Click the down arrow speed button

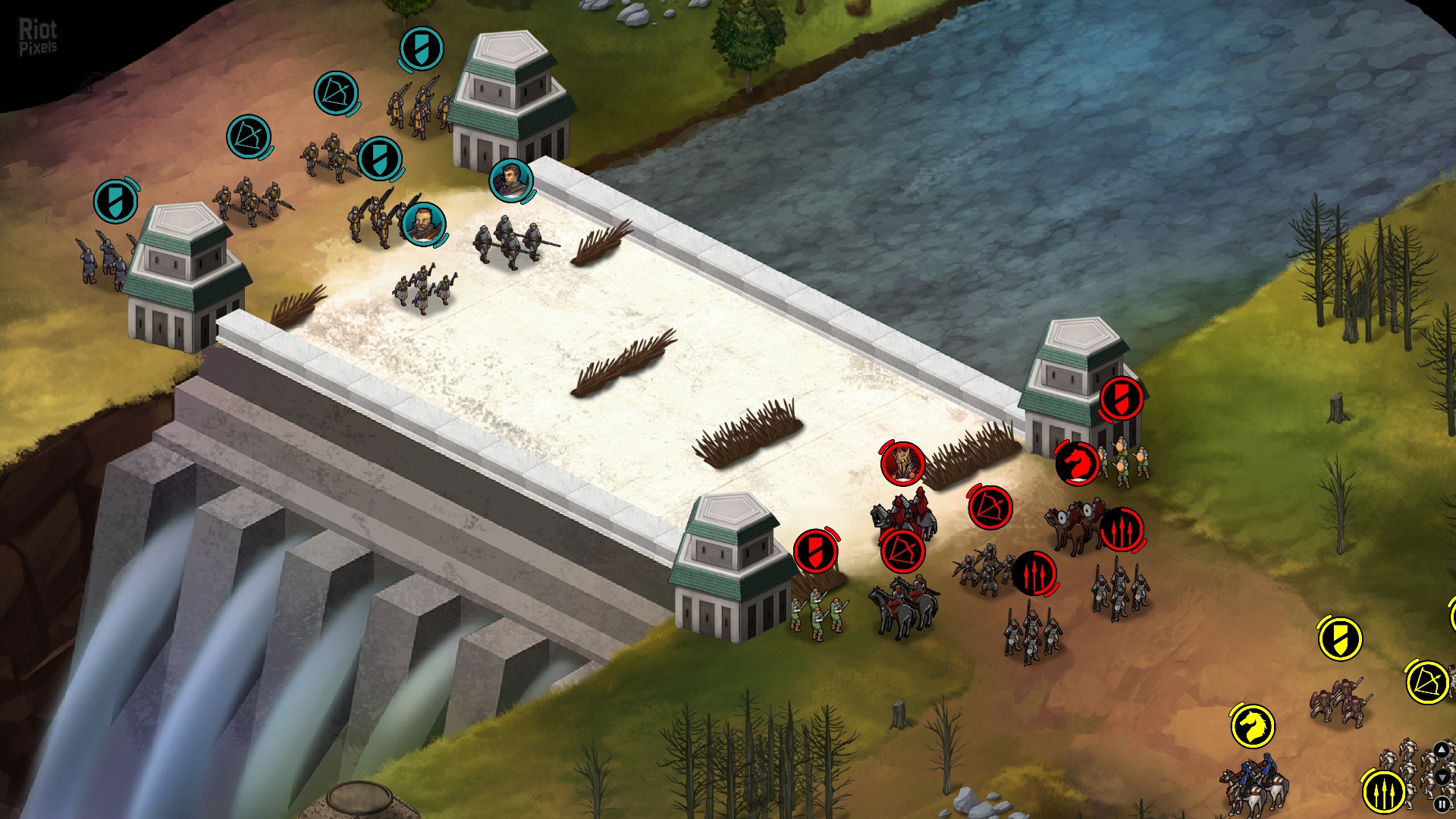pyautogui.click(x=1442, y=777)
